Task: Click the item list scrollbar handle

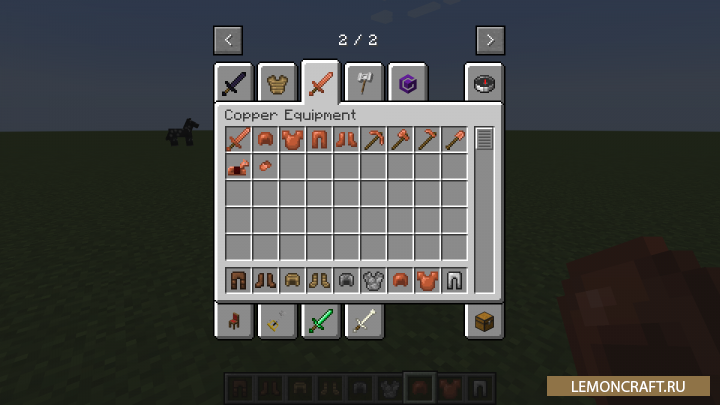Action: click(484, 140)
